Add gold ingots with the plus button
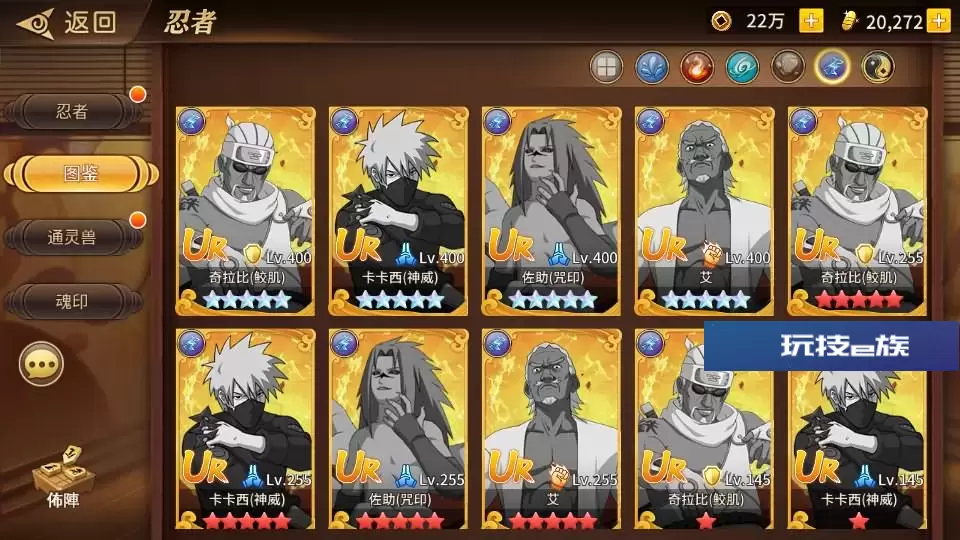Viewport: 960px width, 540px height. click(x=938, y=20)
